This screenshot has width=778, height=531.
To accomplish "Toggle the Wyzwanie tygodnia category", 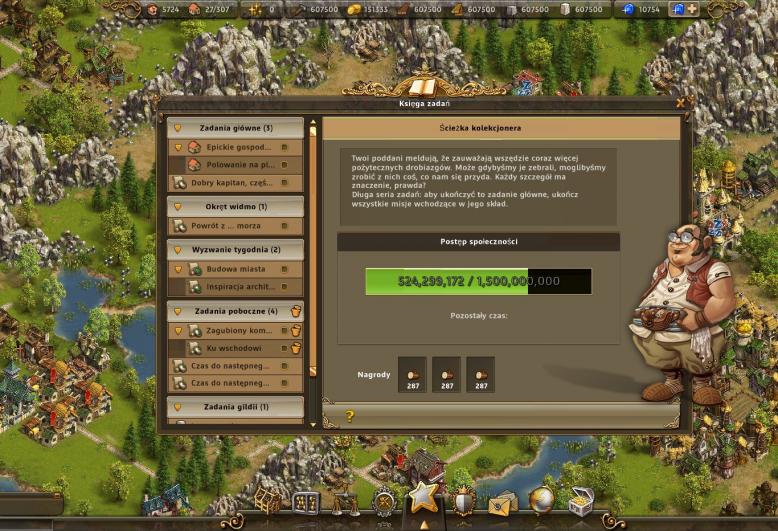I will 235,249.
